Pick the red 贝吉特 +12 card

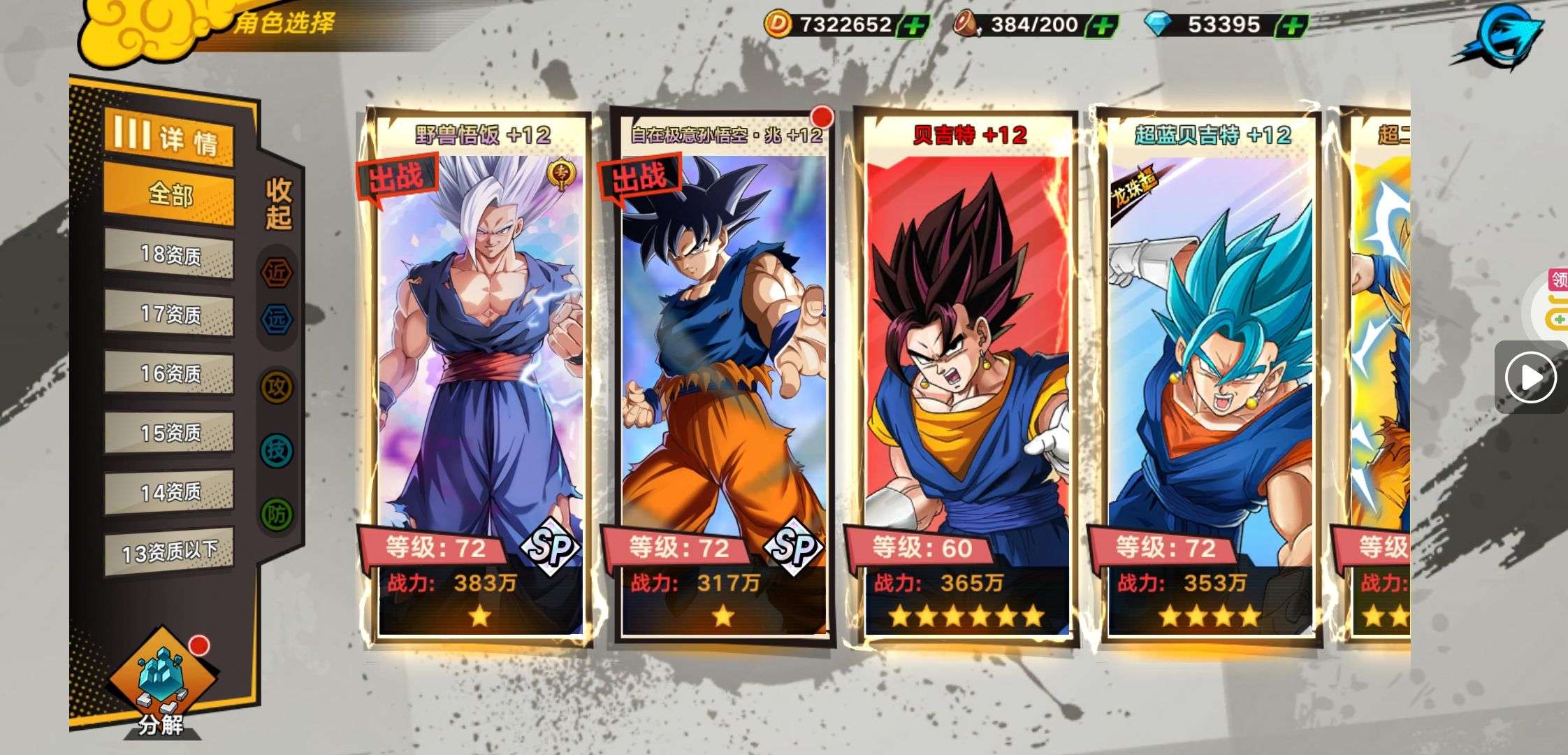click(967, 377)
